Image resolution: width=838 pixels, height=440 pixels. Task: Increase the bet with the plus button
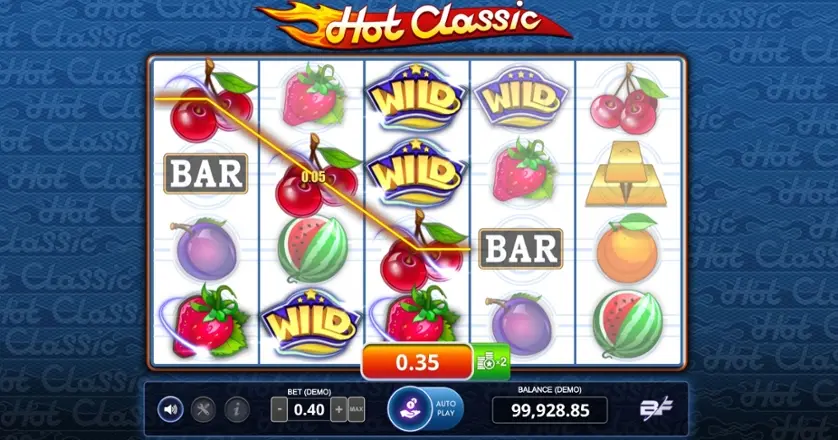(339, 409)
